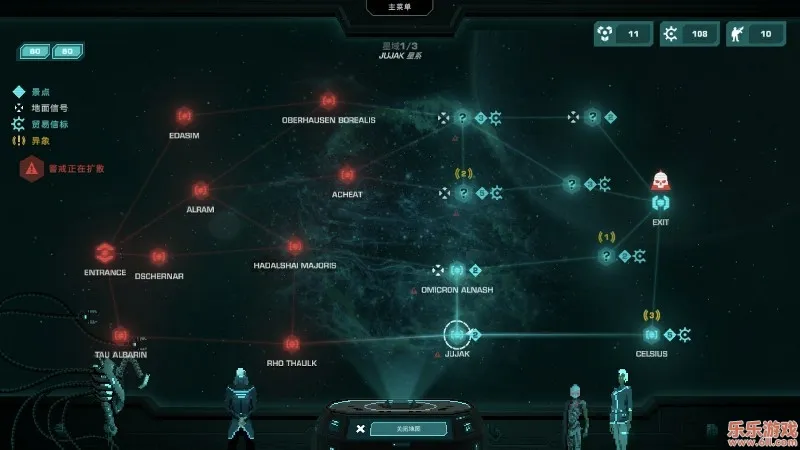Select the TAU ALBARIN system node
Screen dimensions: 800x450
(x=121, y=335)
